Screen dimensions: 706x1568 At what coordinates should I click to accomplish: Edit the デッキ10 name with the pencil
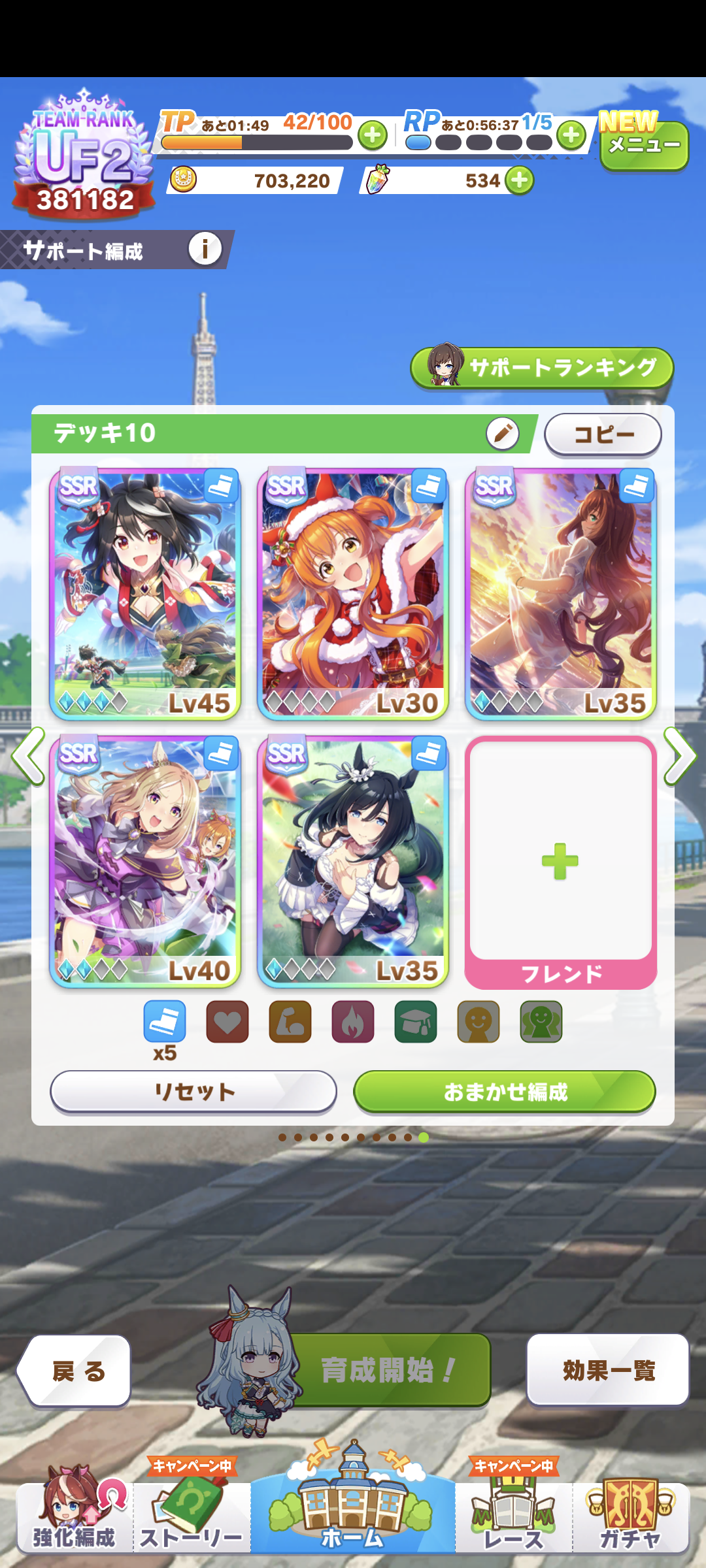502,433
